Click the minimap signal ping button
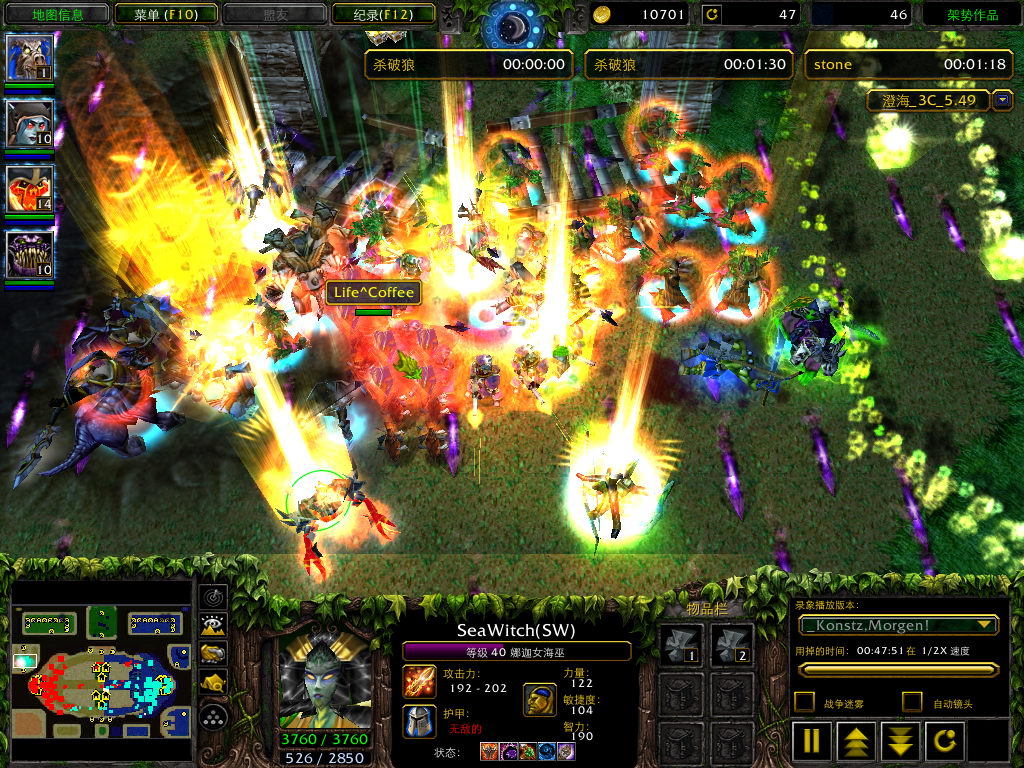The image size is (1024, 768). [x=214, y=597]
